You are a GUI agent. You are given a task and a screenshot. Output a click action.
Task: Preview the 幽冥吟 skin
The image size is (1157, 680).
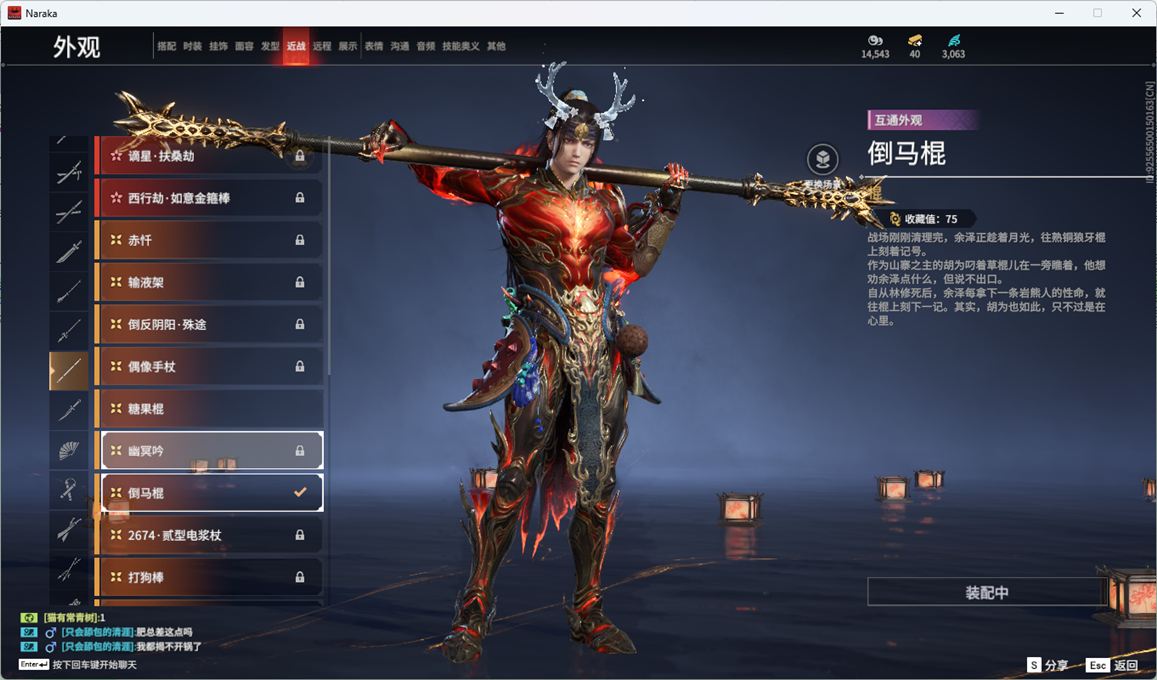tap(211, 451)
